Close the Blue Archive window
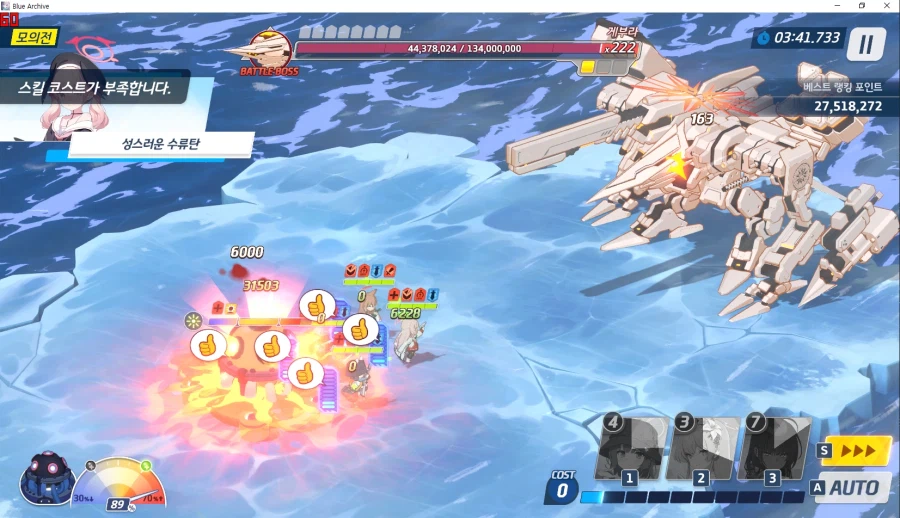Viewport: 900px width, 518px height. 887,6
